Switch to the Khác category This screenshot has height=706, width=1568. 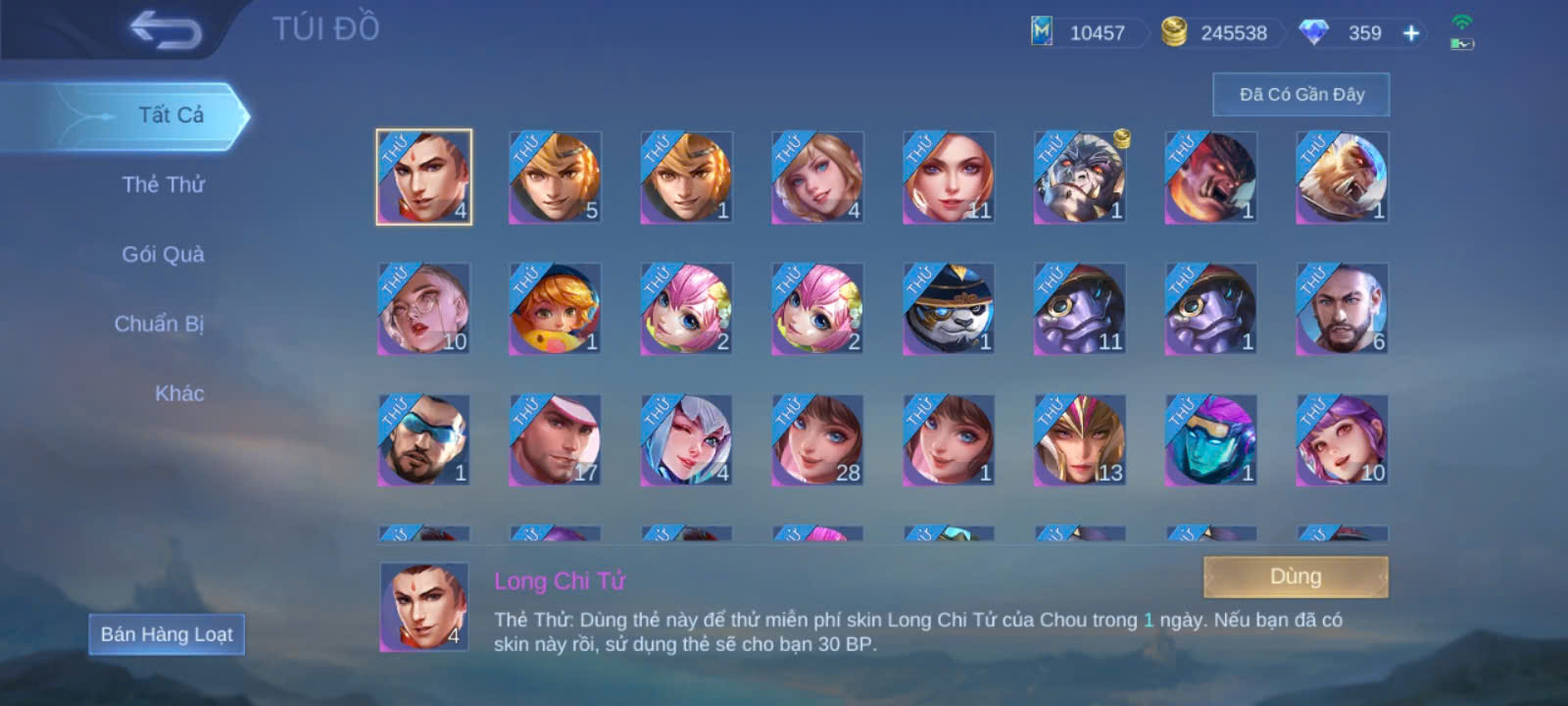179,393
